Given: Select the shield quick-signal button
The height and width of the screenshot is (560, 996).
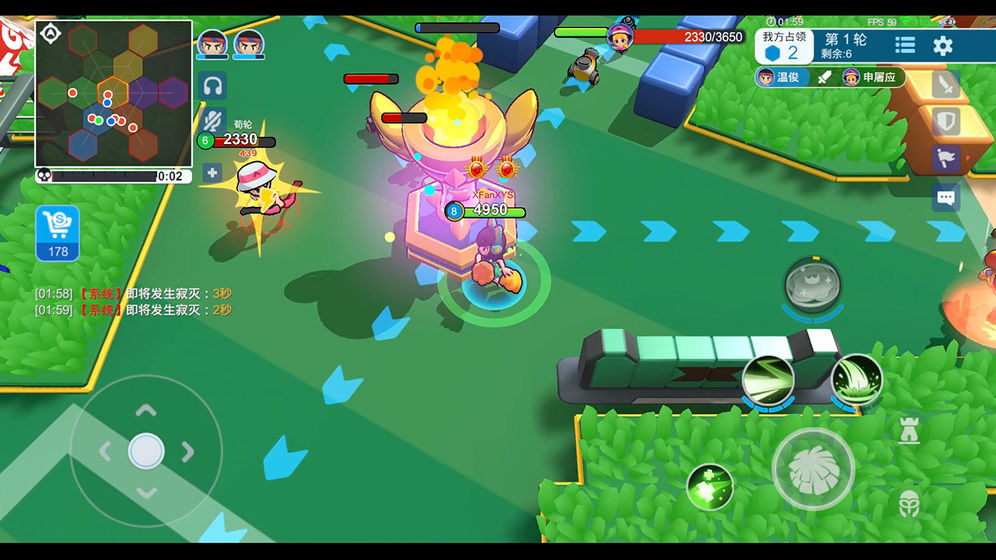Looking at the screenshot, I should [x=945, y=122].
